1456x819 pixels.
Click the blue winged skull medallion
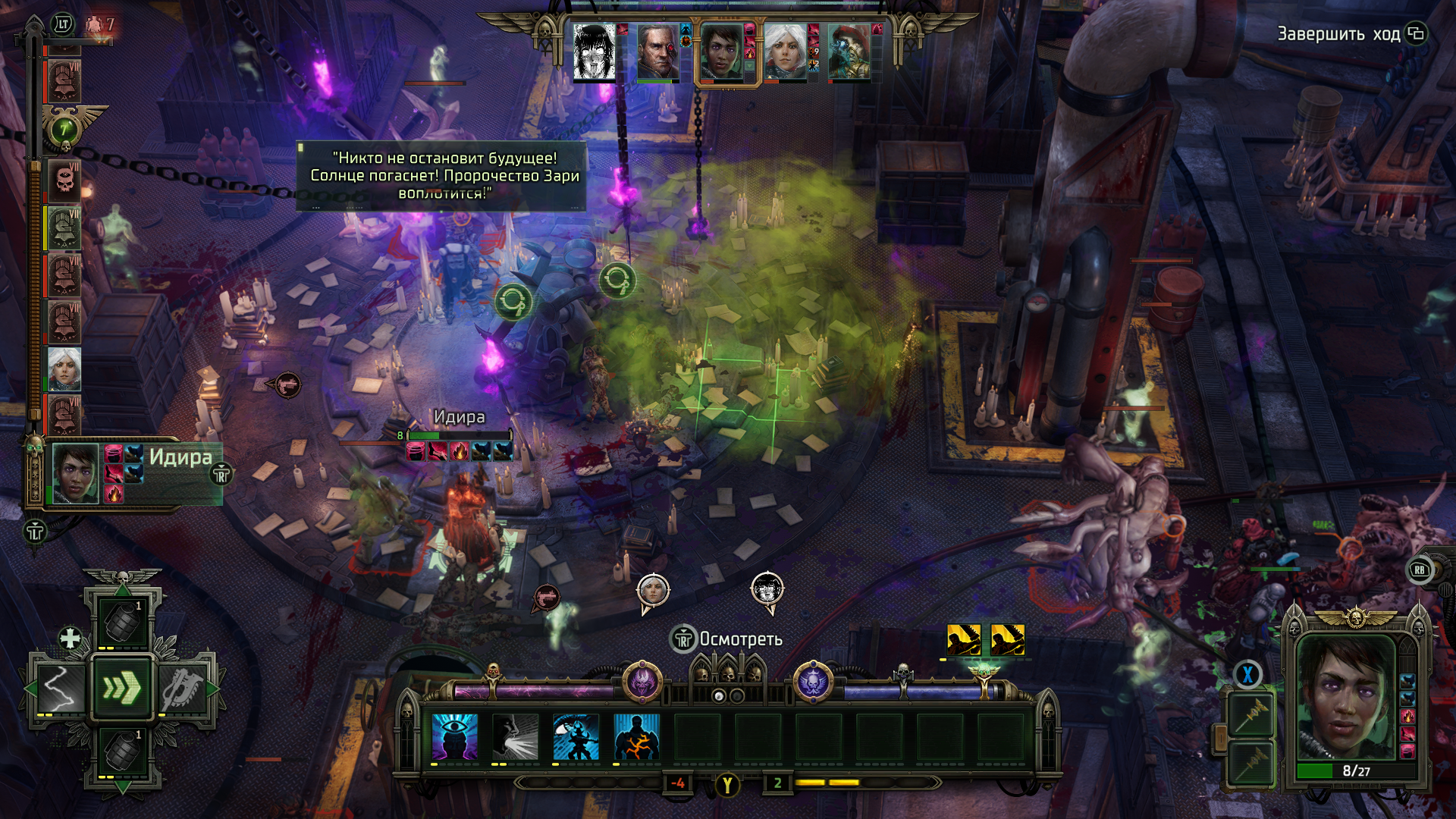(814, 682)
